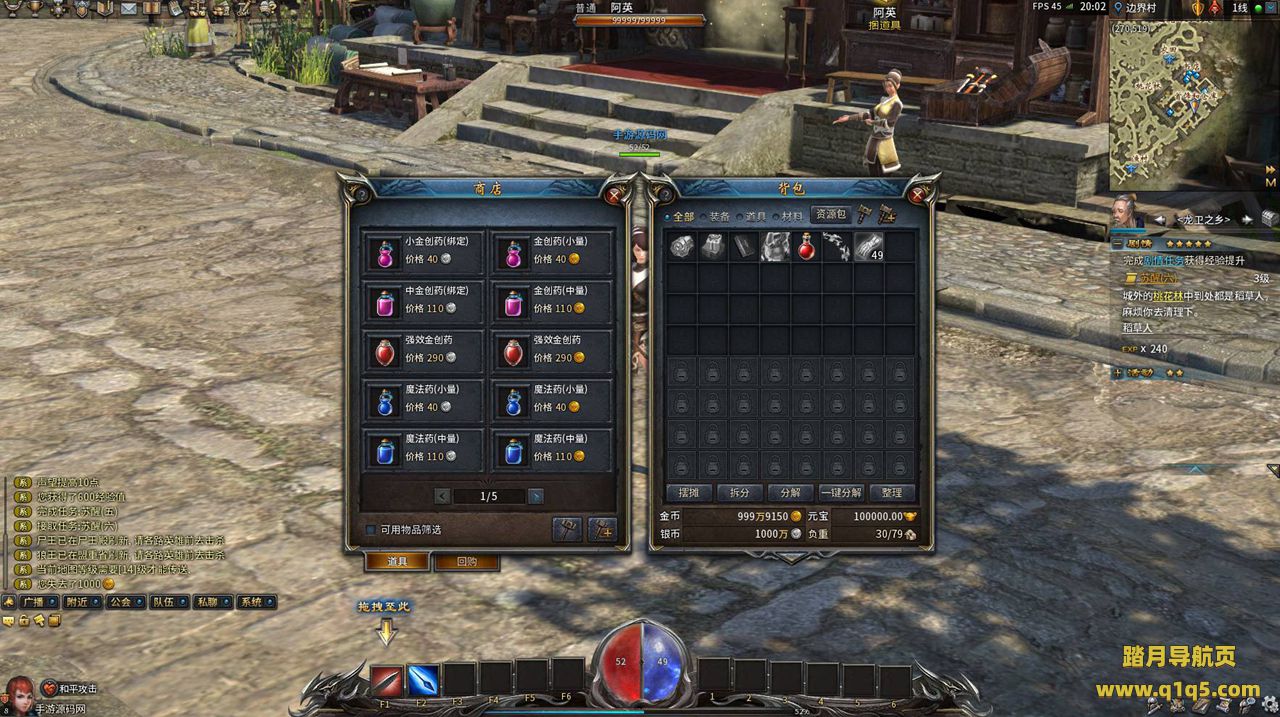Switch chat to the 公会 guild channel
Screen dimensions: 1280x717
pos(121,602)
